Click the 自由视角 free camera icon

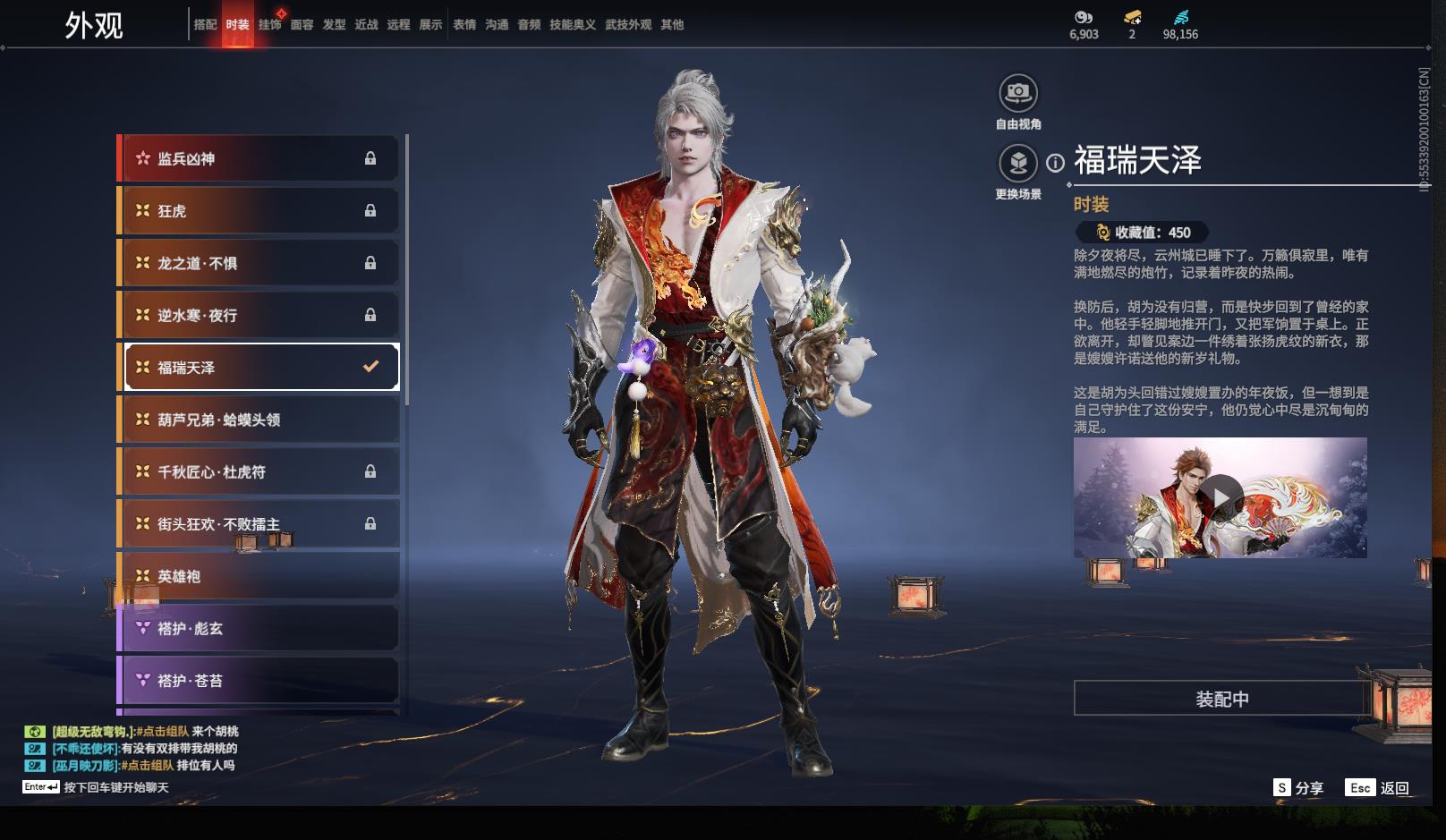[x=1018, y=93]
